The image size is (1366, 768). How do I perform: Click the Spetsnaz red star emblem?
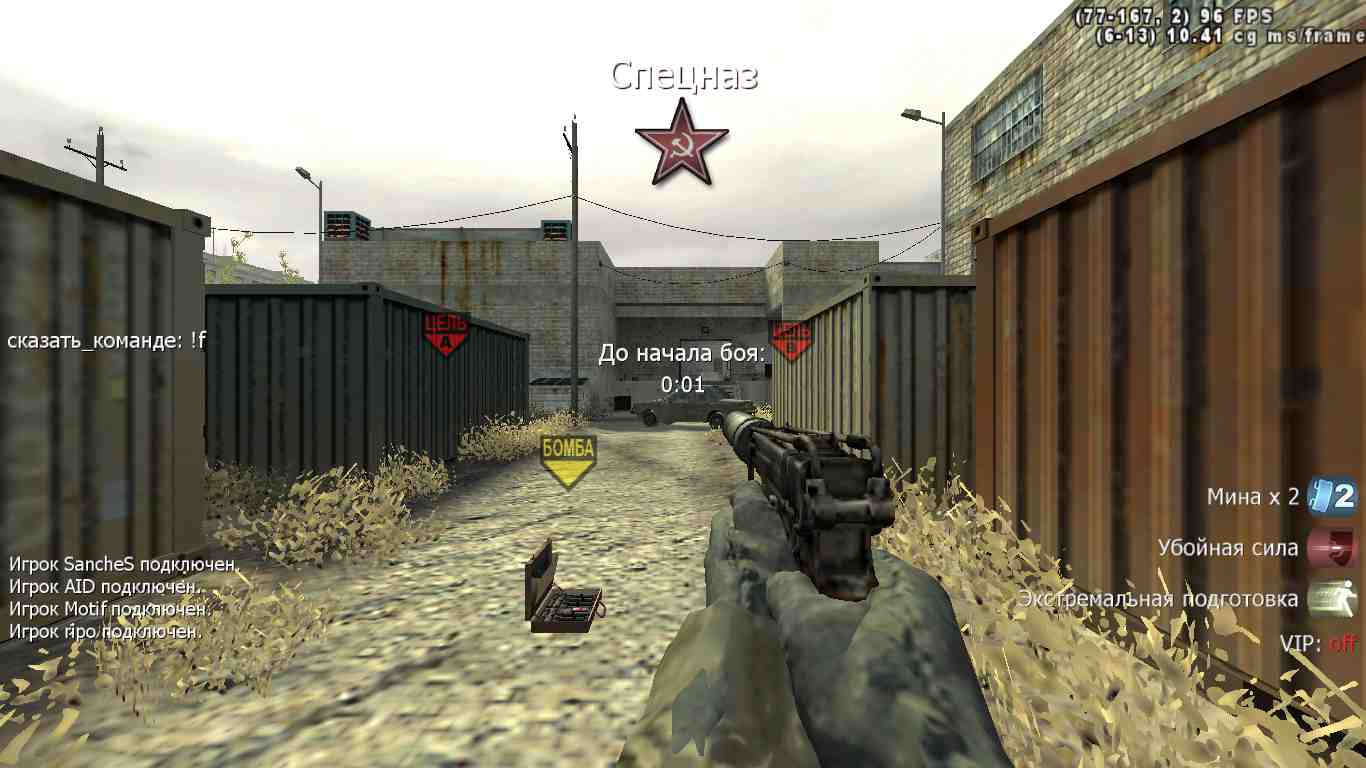pyautogui.click(x=682, y=143)
